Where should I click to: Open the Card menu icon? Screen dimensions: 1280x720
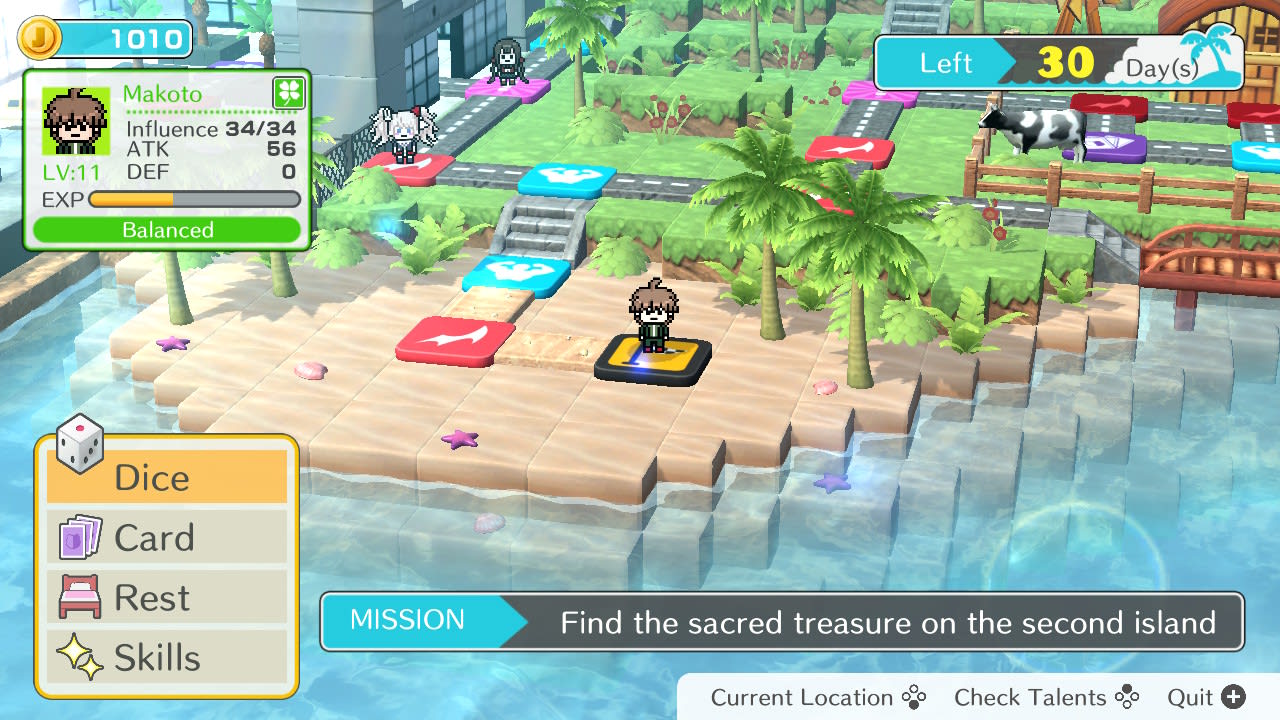(80, 536)
